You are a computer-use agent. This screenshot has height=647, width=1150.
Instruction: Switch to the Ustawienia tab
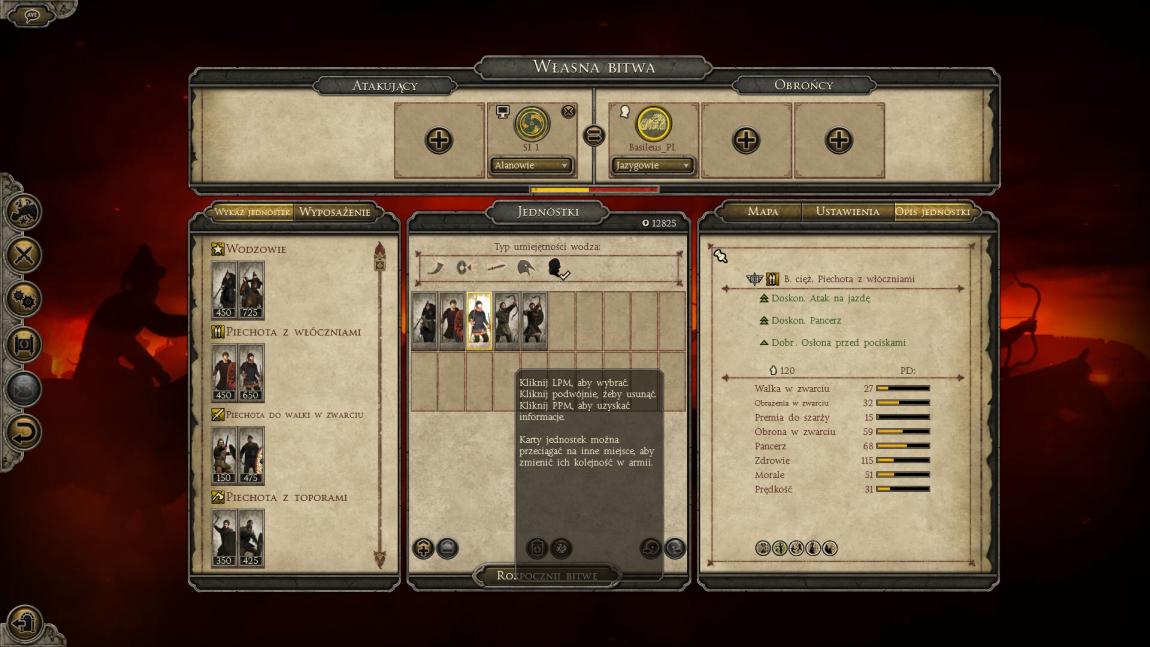click(x=847, y=211)
